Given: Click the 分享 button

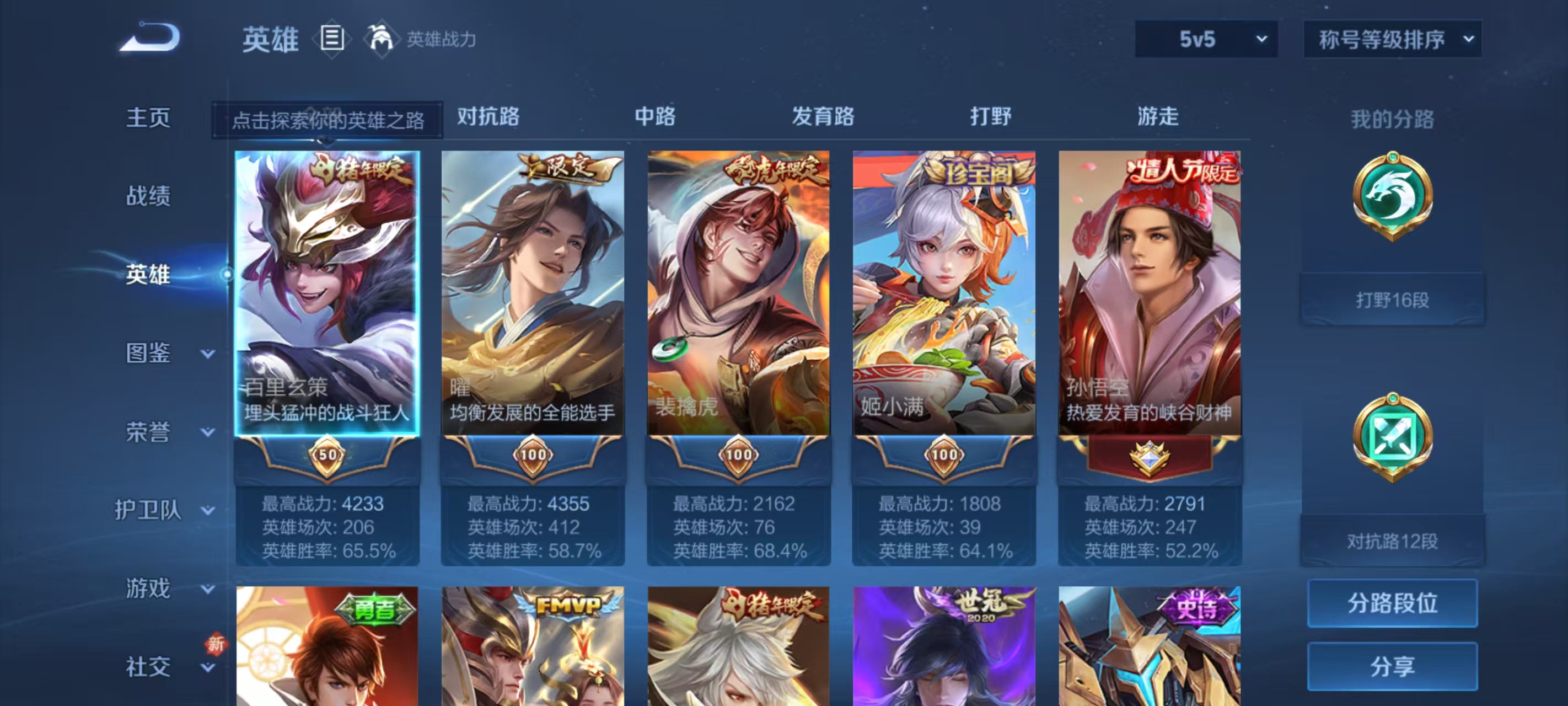Looking at the screenshot, I should 1392,666.
